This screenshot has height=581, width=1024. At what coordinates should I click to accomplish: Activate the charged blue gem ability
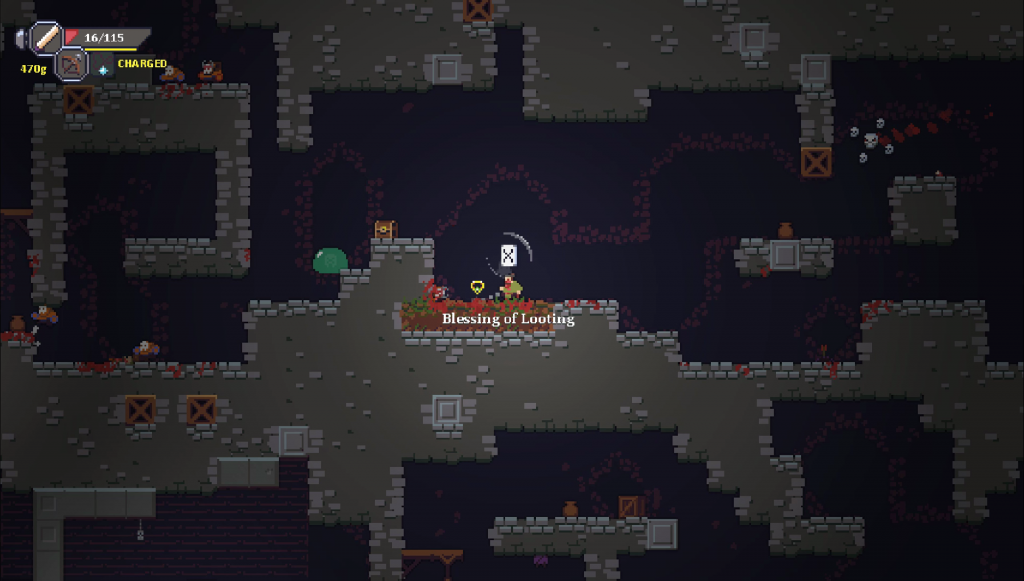click(103, 70)
